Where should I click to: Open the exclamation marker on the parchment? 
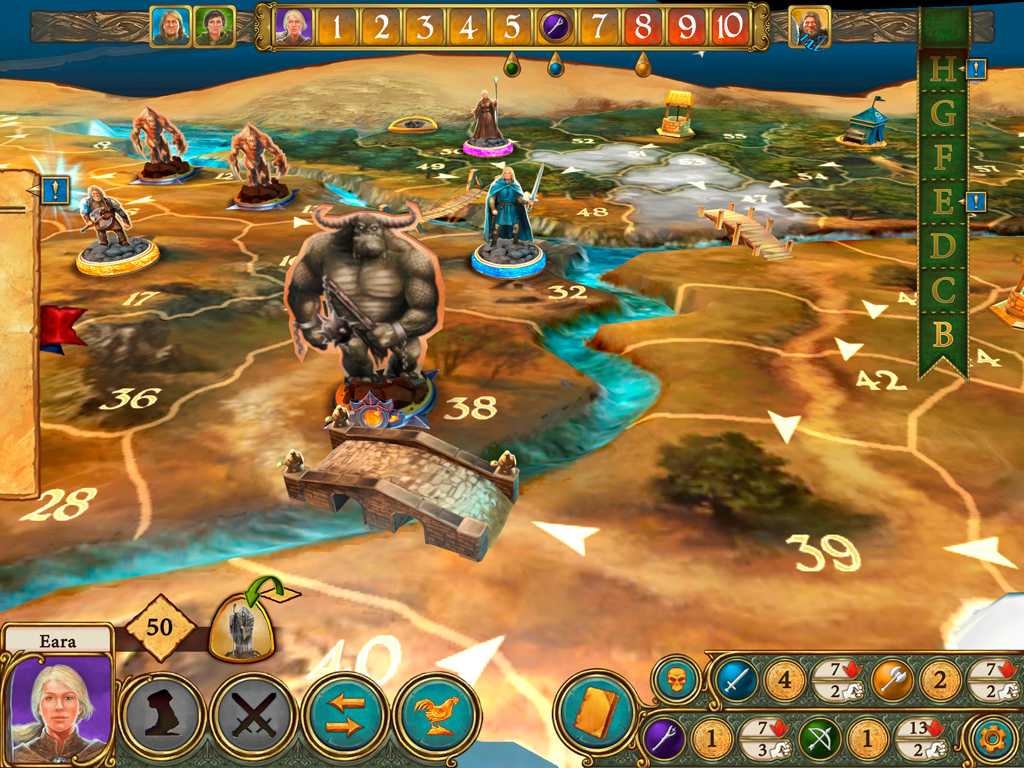(56, 189)
